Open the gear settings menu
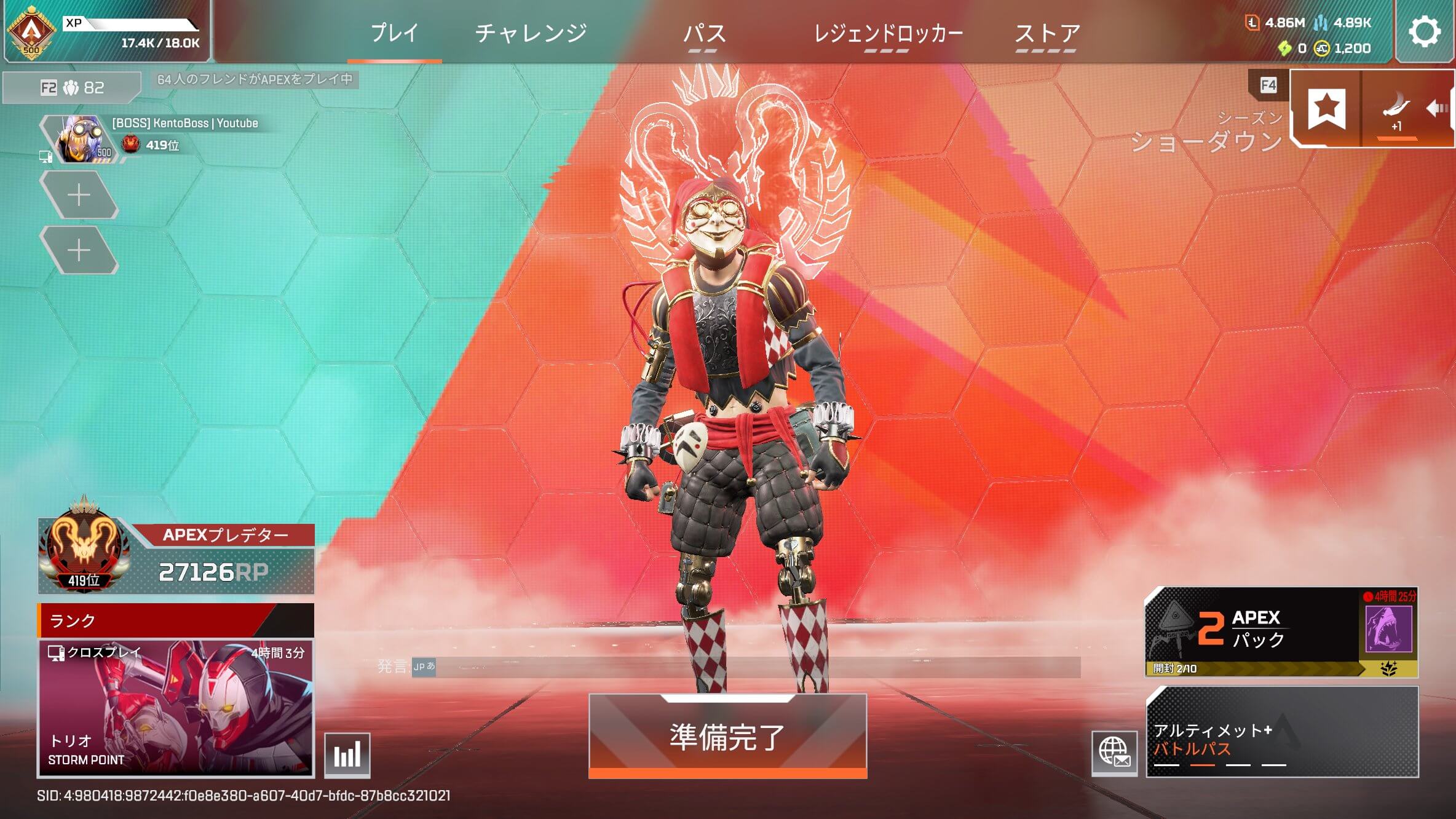1456x819 pixels. [1424, 32]
